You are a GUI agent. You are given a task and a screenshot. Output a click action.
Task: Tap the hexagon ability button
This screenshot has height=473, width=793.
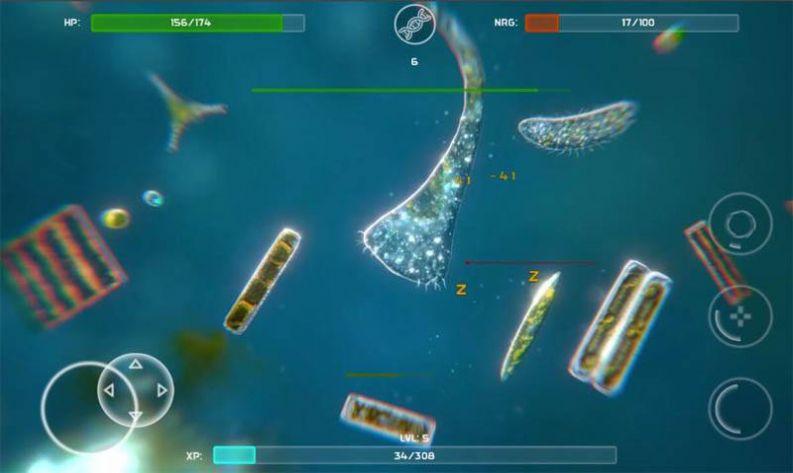pos(740,223)
